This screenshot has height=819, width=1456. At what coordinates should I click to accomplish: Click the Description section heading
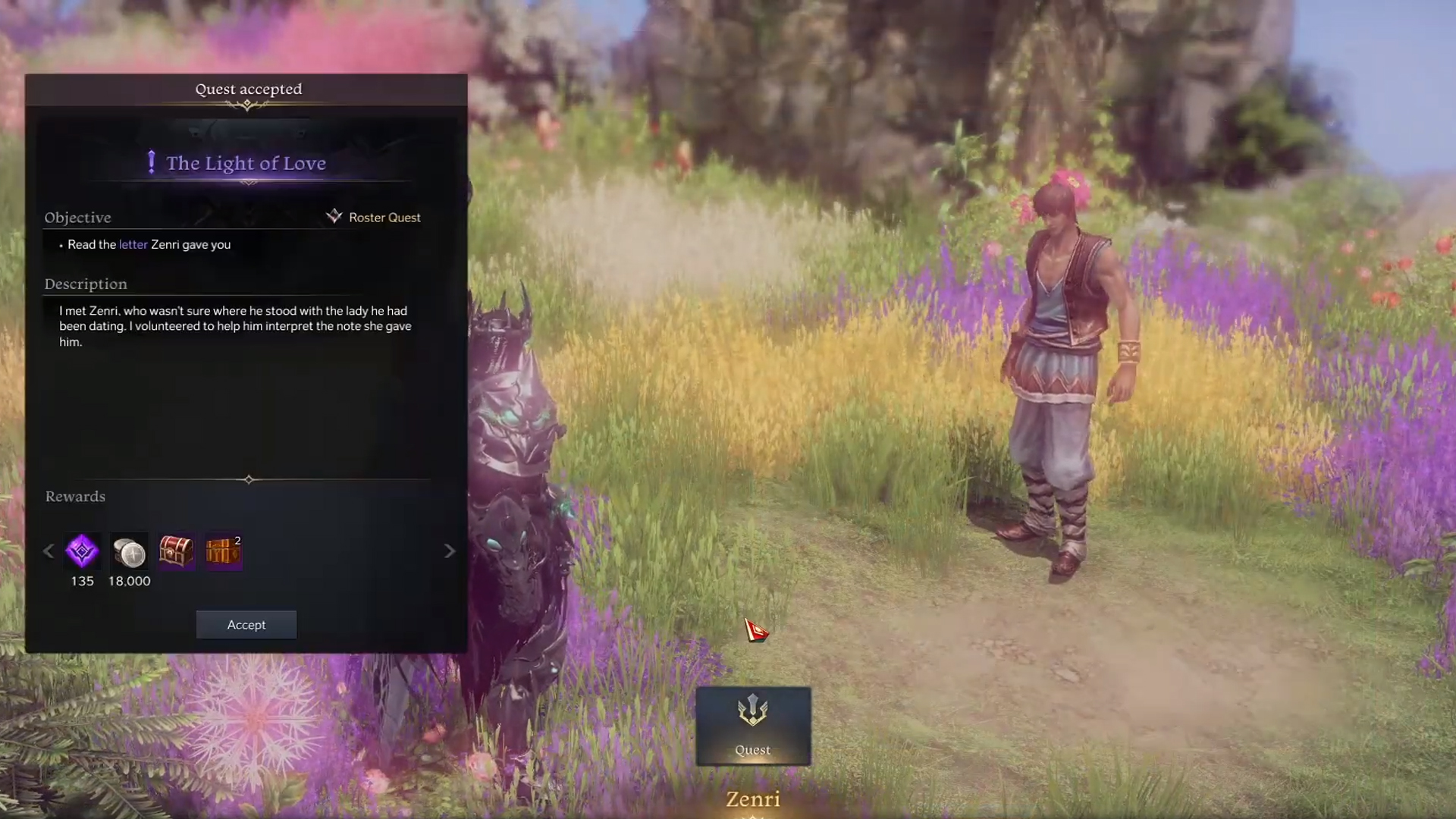[x=86, y=284]
